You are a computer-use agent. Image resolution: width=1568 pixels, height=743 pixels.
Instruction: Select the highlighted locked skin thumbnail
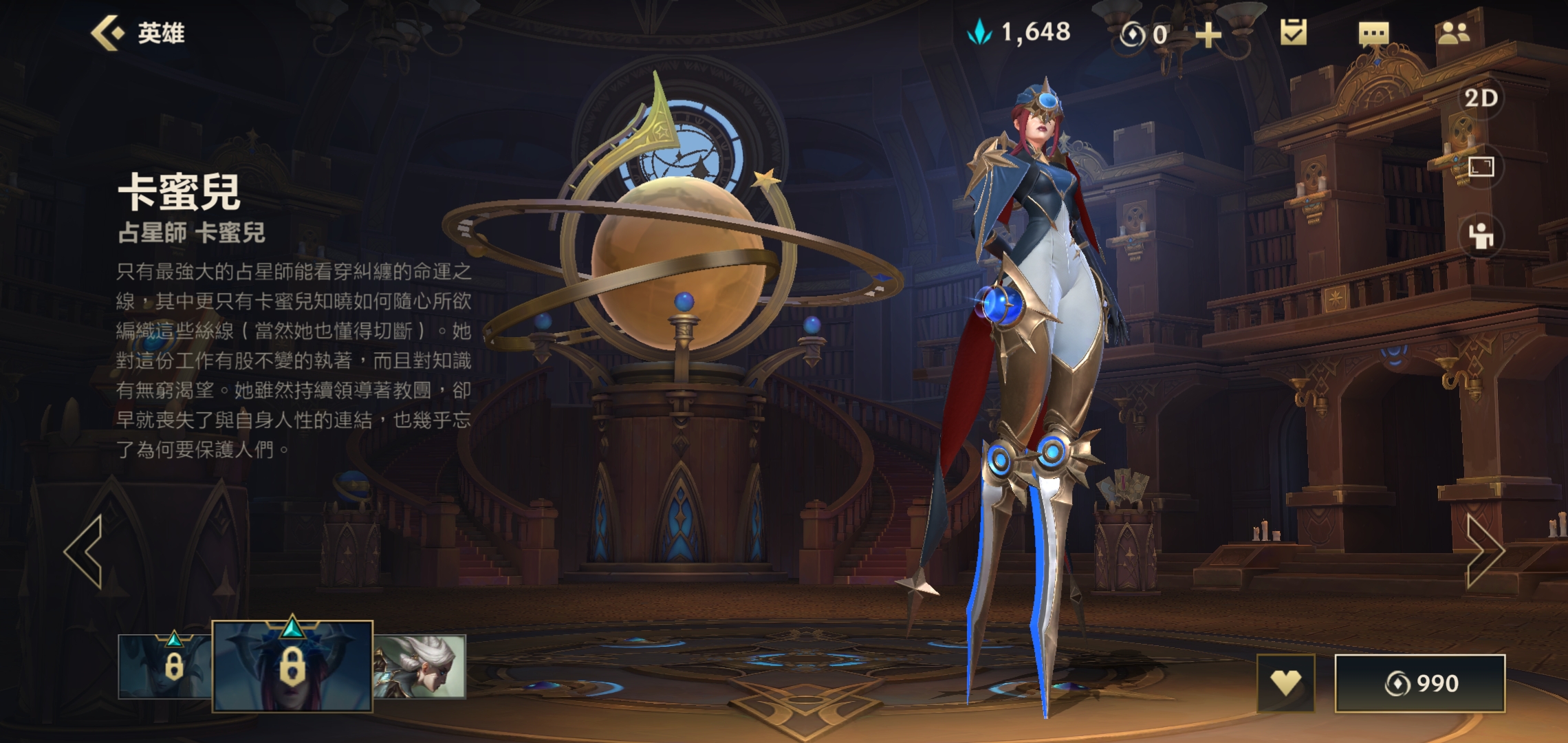292,666
